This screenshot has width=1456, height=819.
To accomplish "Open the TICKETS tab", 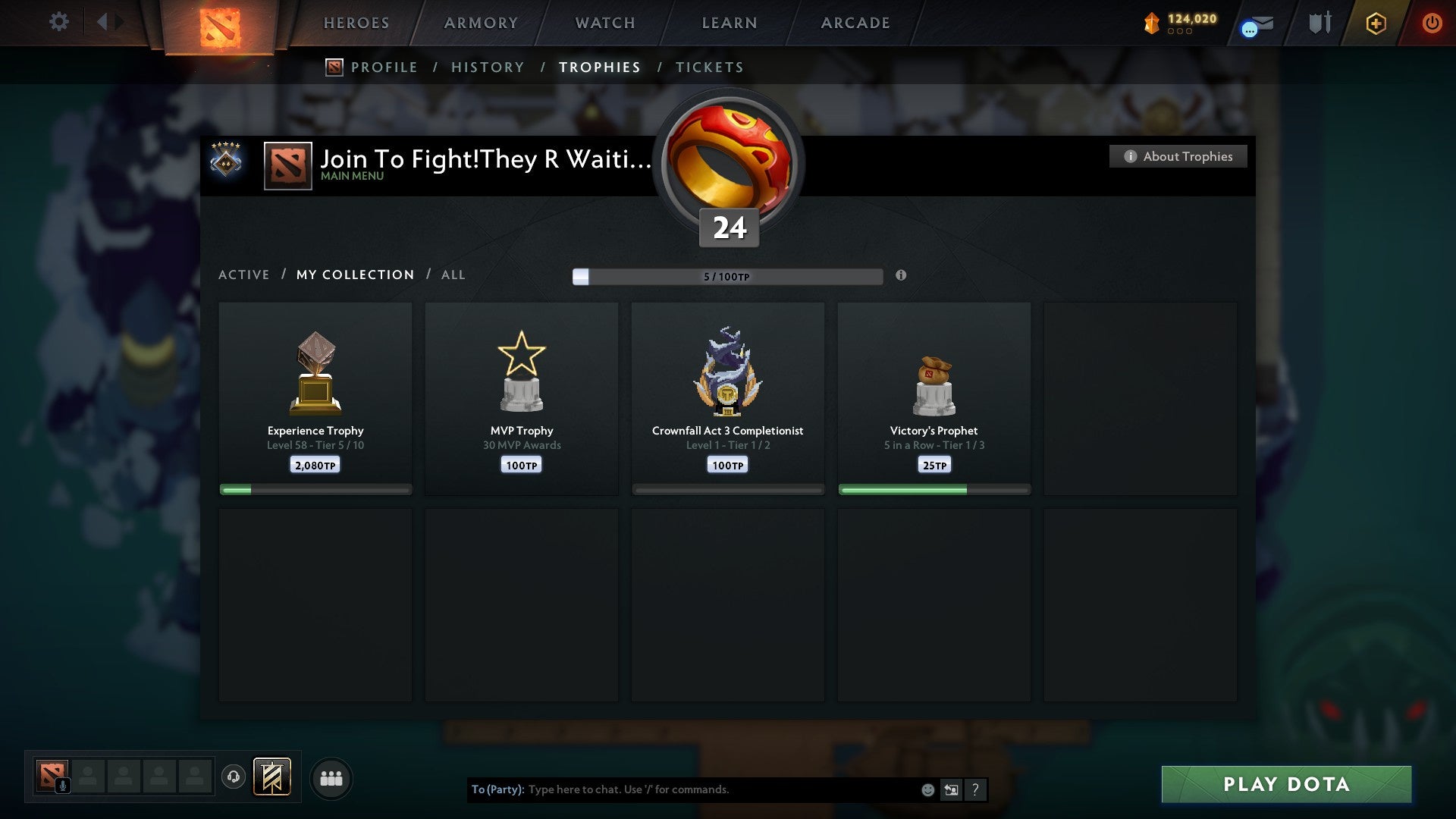I will tap(709, 67).
